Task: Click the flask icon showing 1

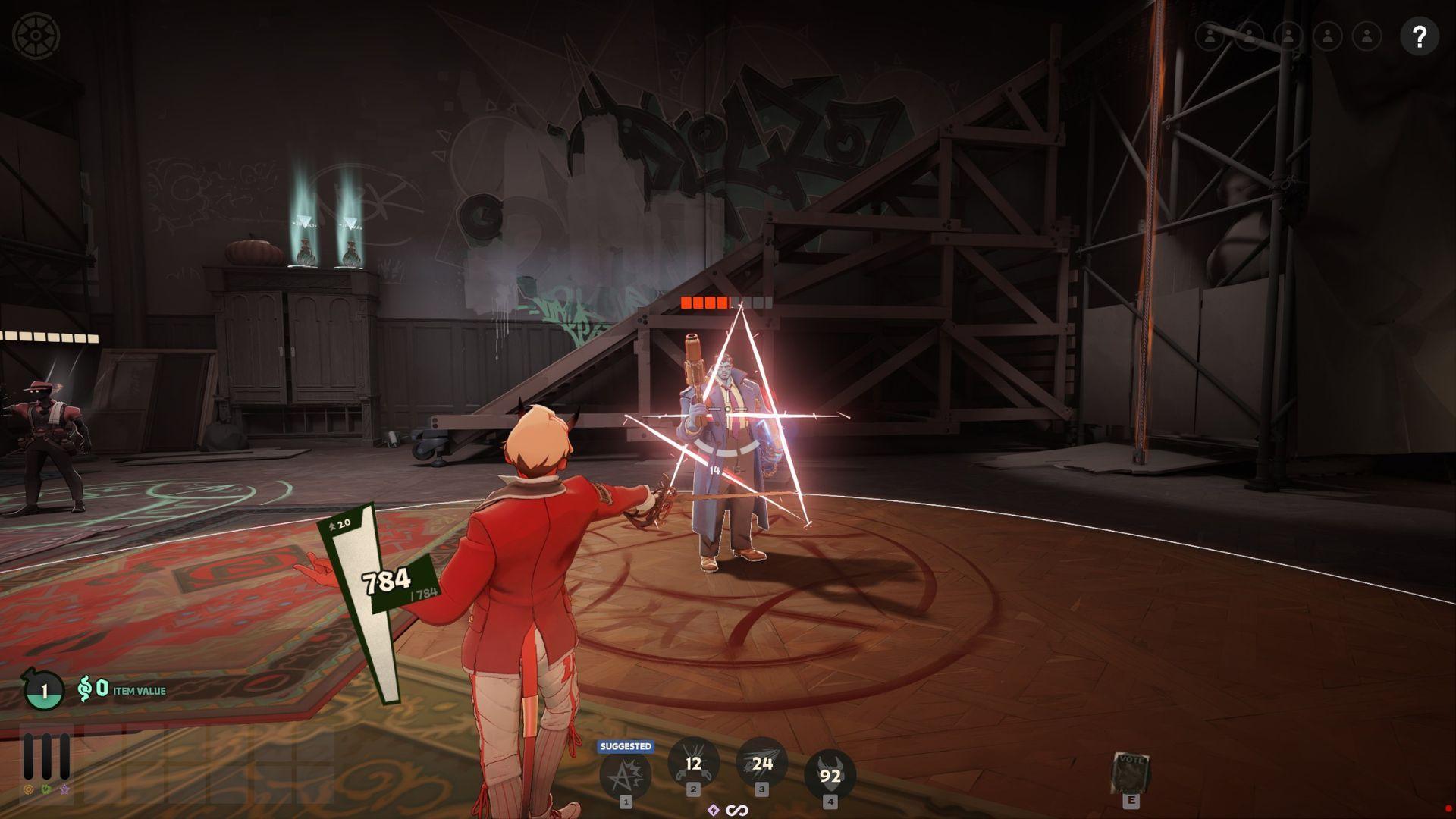Action: click(44, 691)
